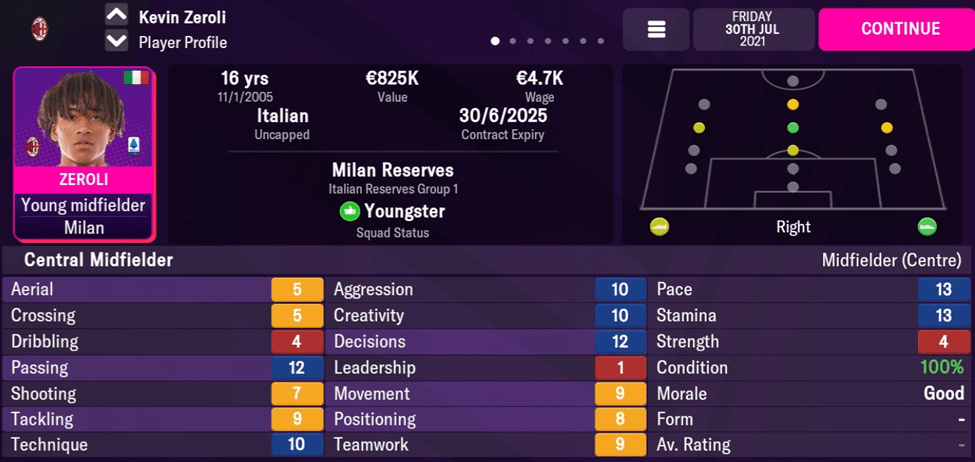Go to previous player with up arrow
The width and height of the screenshot is (975, 462).
tap(116, 16)
